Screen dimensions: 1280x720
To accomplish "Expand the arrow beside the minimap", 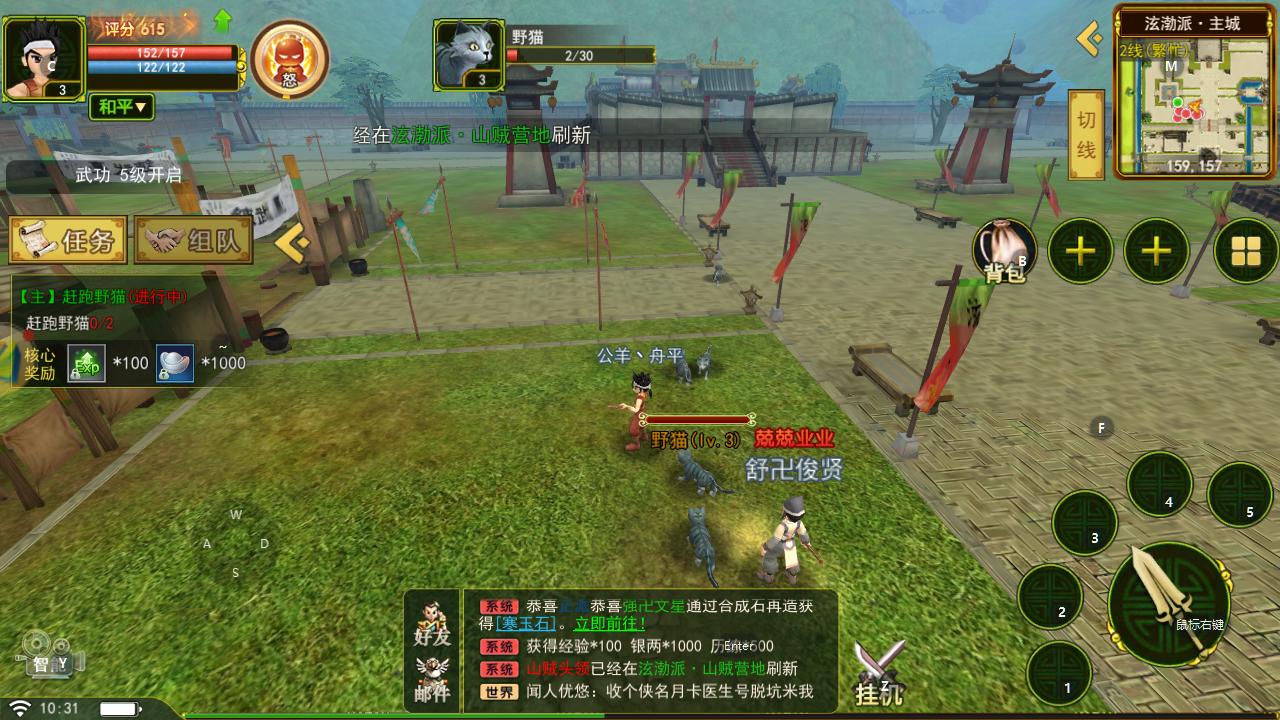I will pyautogui.click(x=1089, y=39).
